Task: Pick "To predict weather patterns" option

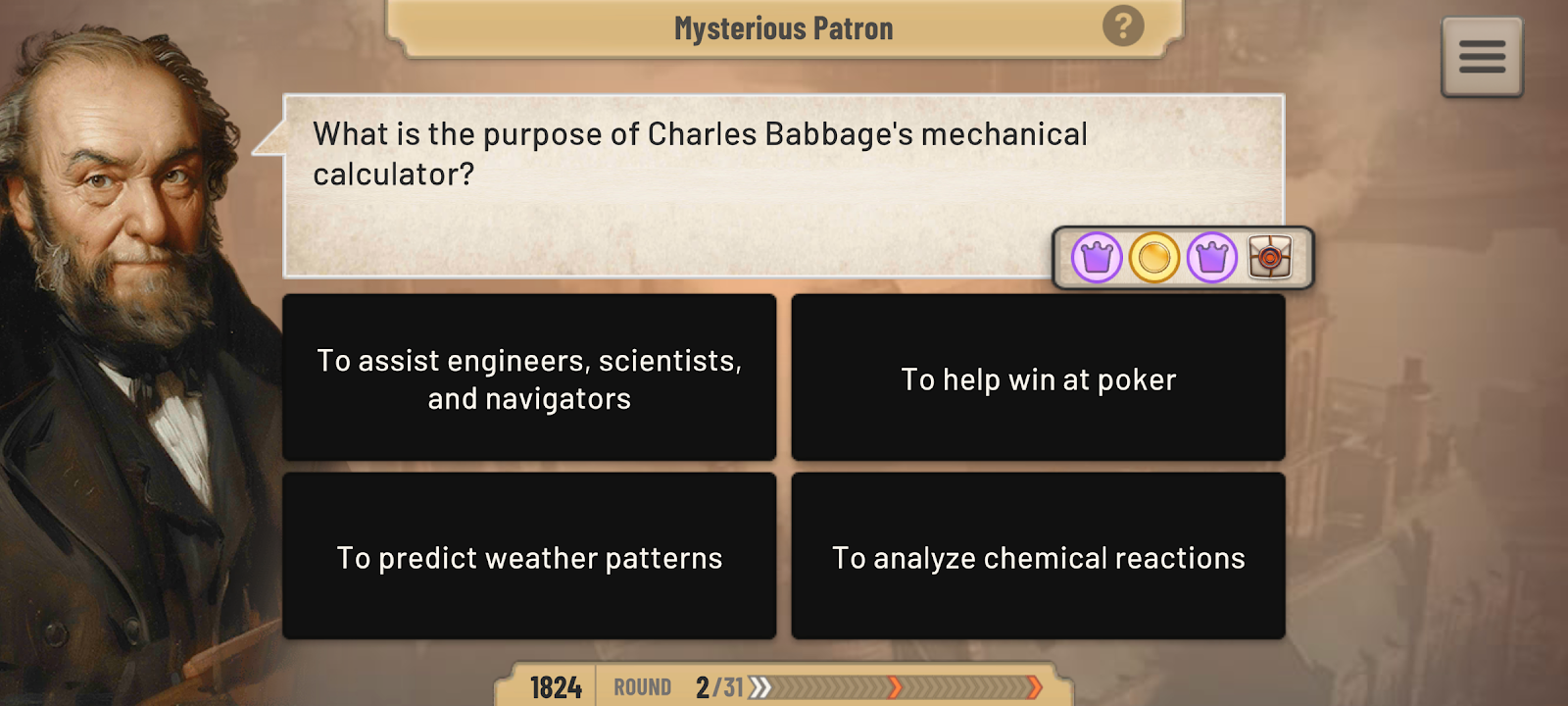Action: 529,557
